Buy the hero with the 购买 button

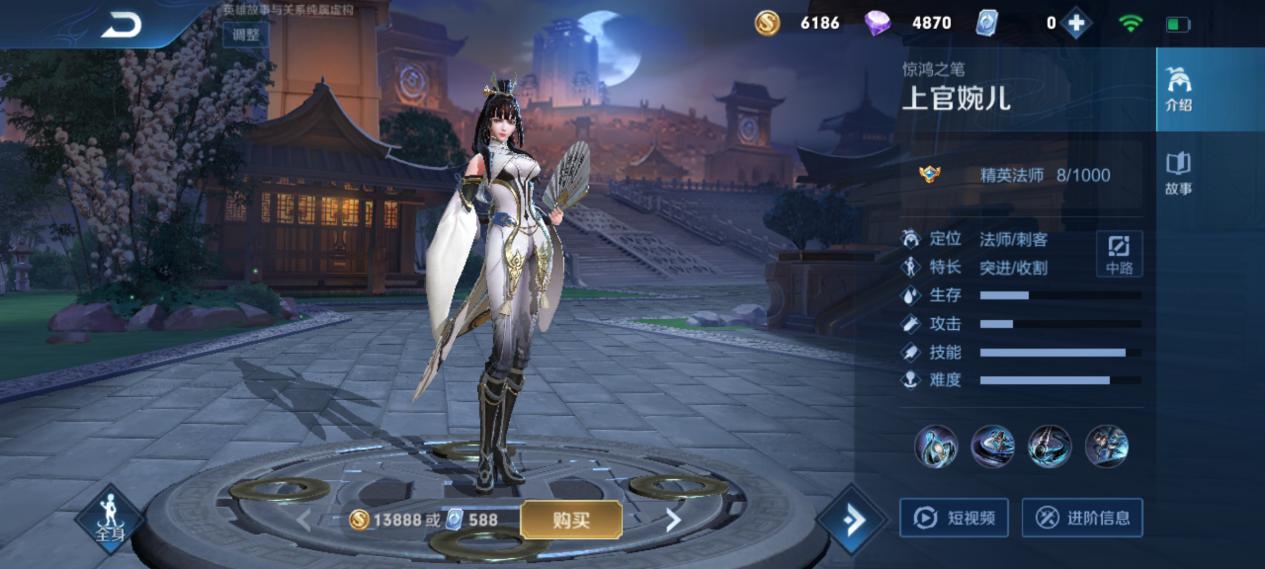pos(571,520)
